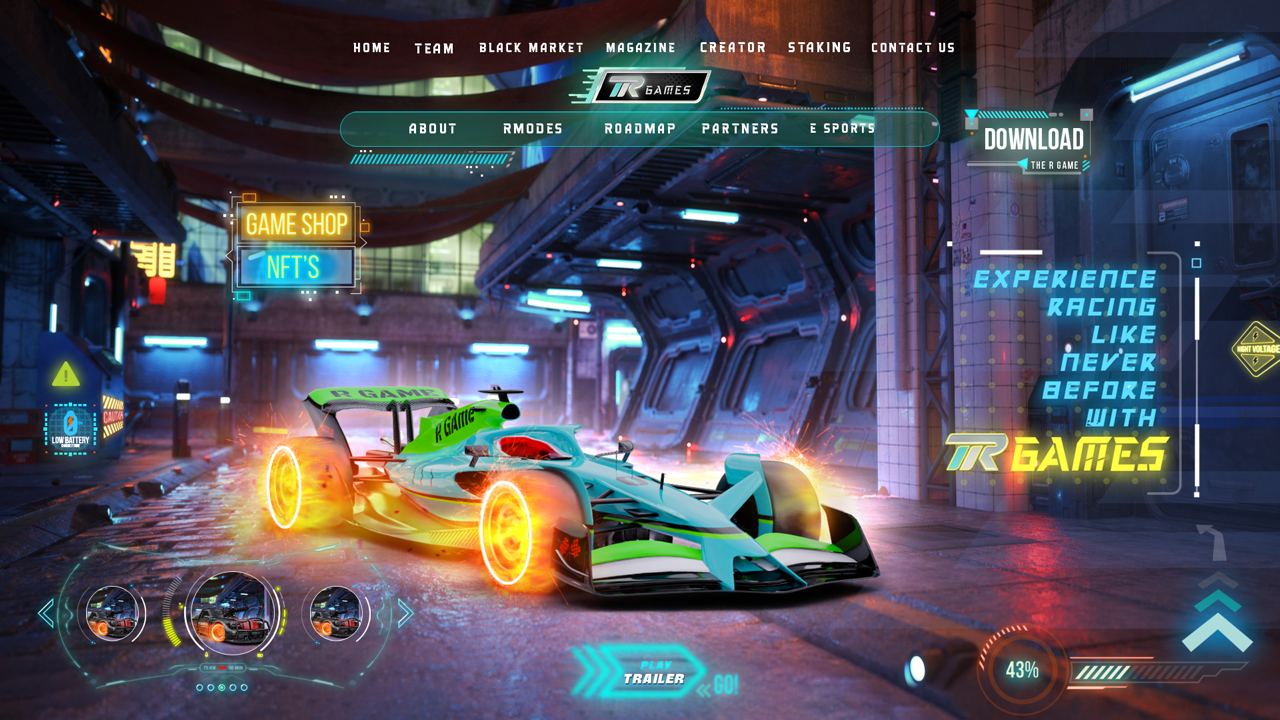Show the ROADMAP tab
Screen dimensions: 1280x720
[640, 128]
